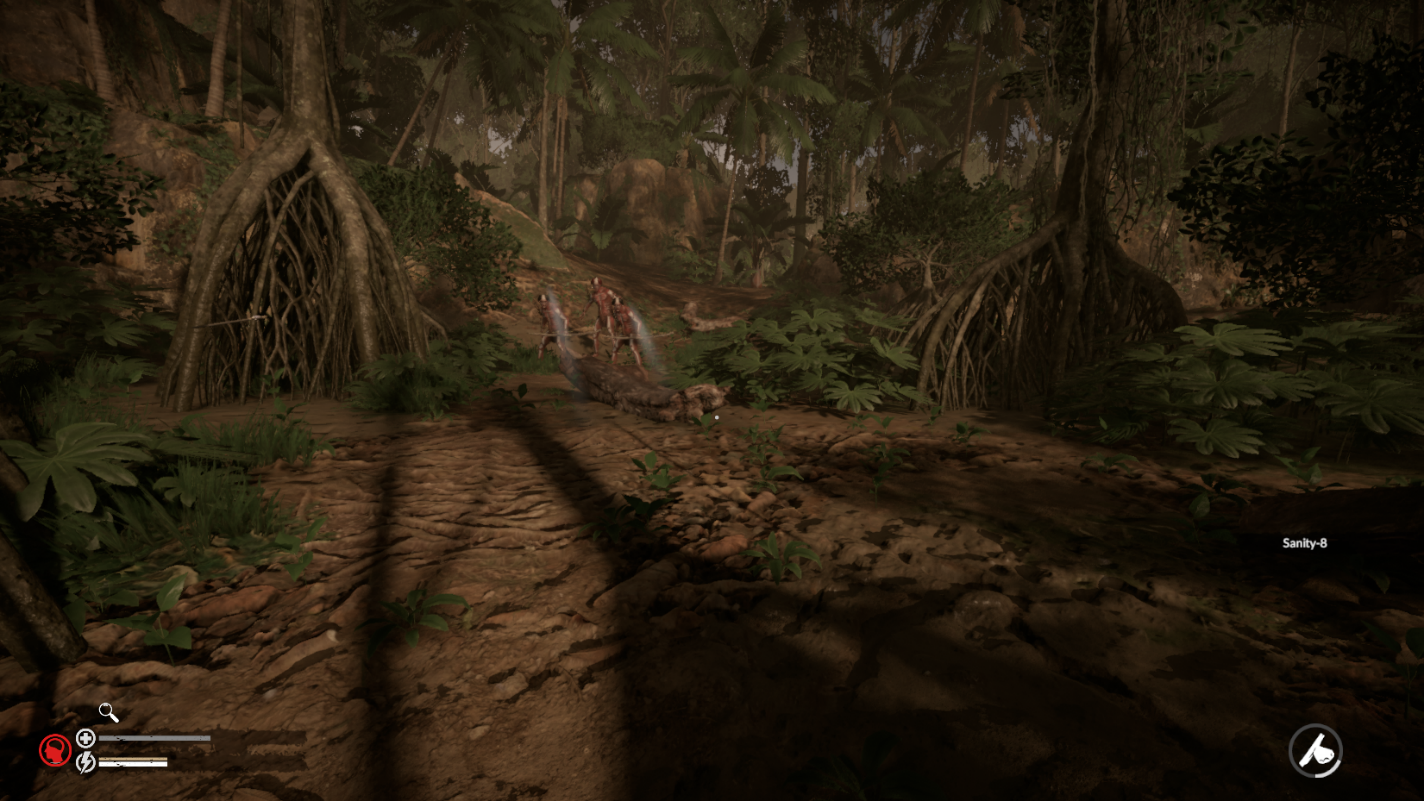Screen dimensions: 1424x801
Task: Click the red sanity head indicator
Action: 56,750
